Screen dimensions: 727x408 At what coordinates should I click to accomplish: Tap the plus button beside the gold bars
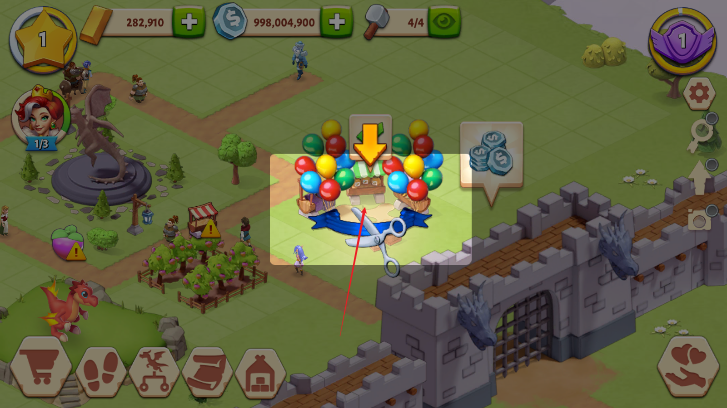coord(187,21)
